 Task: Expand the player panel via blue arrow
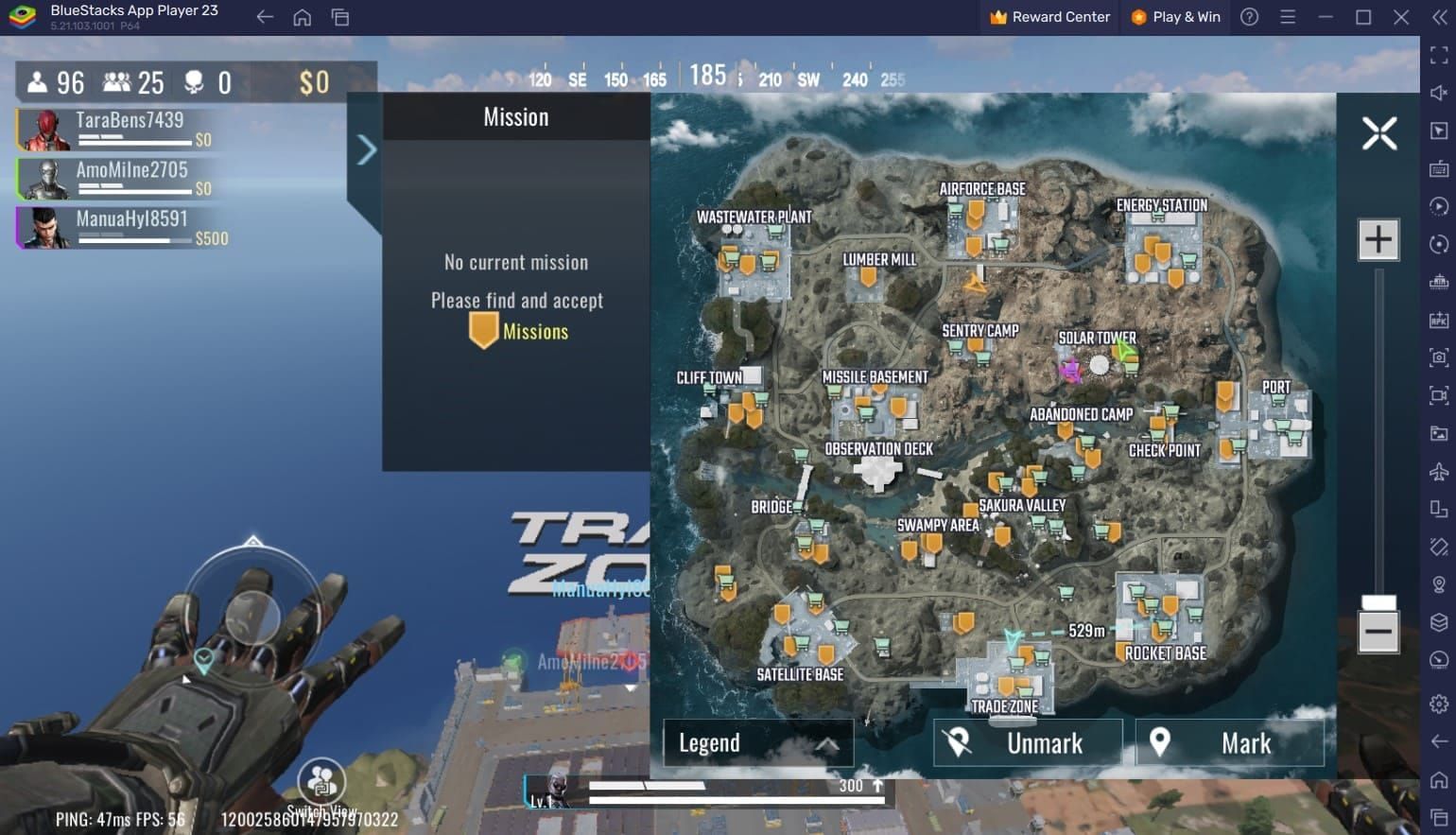pos(366,149)
